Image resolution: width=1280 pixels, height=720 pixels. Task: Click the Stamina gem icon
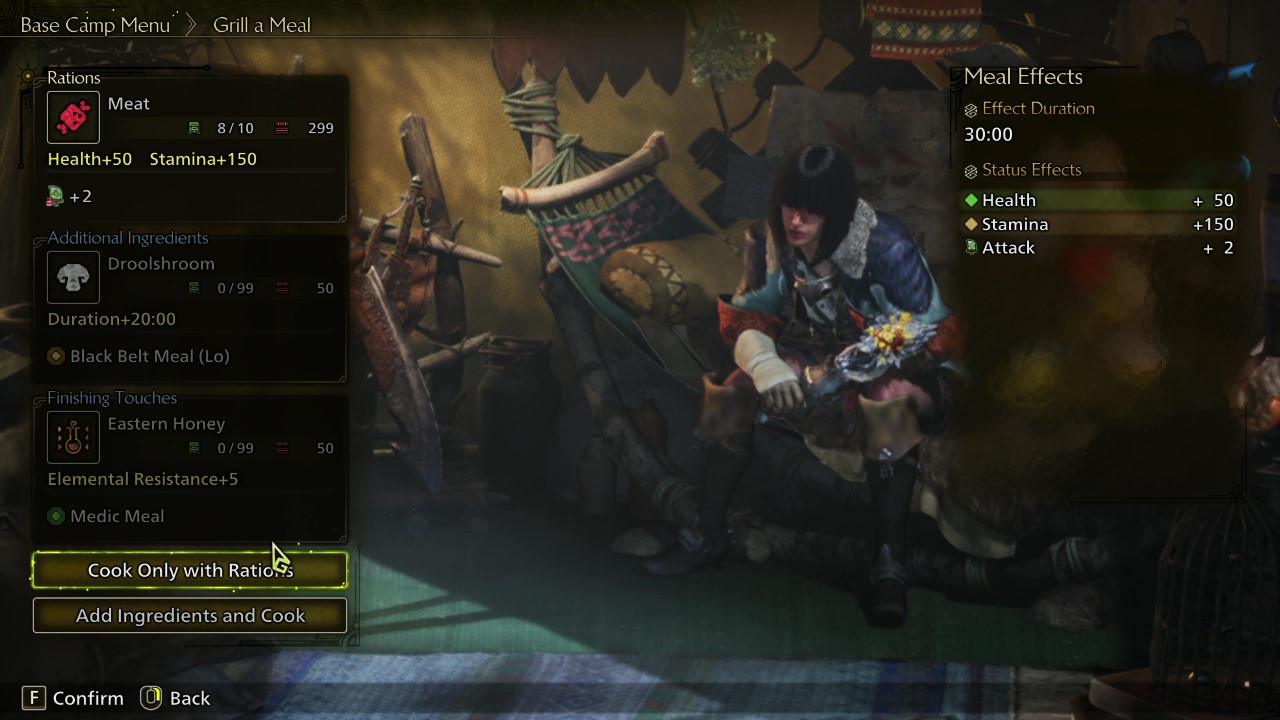[971, 223]
